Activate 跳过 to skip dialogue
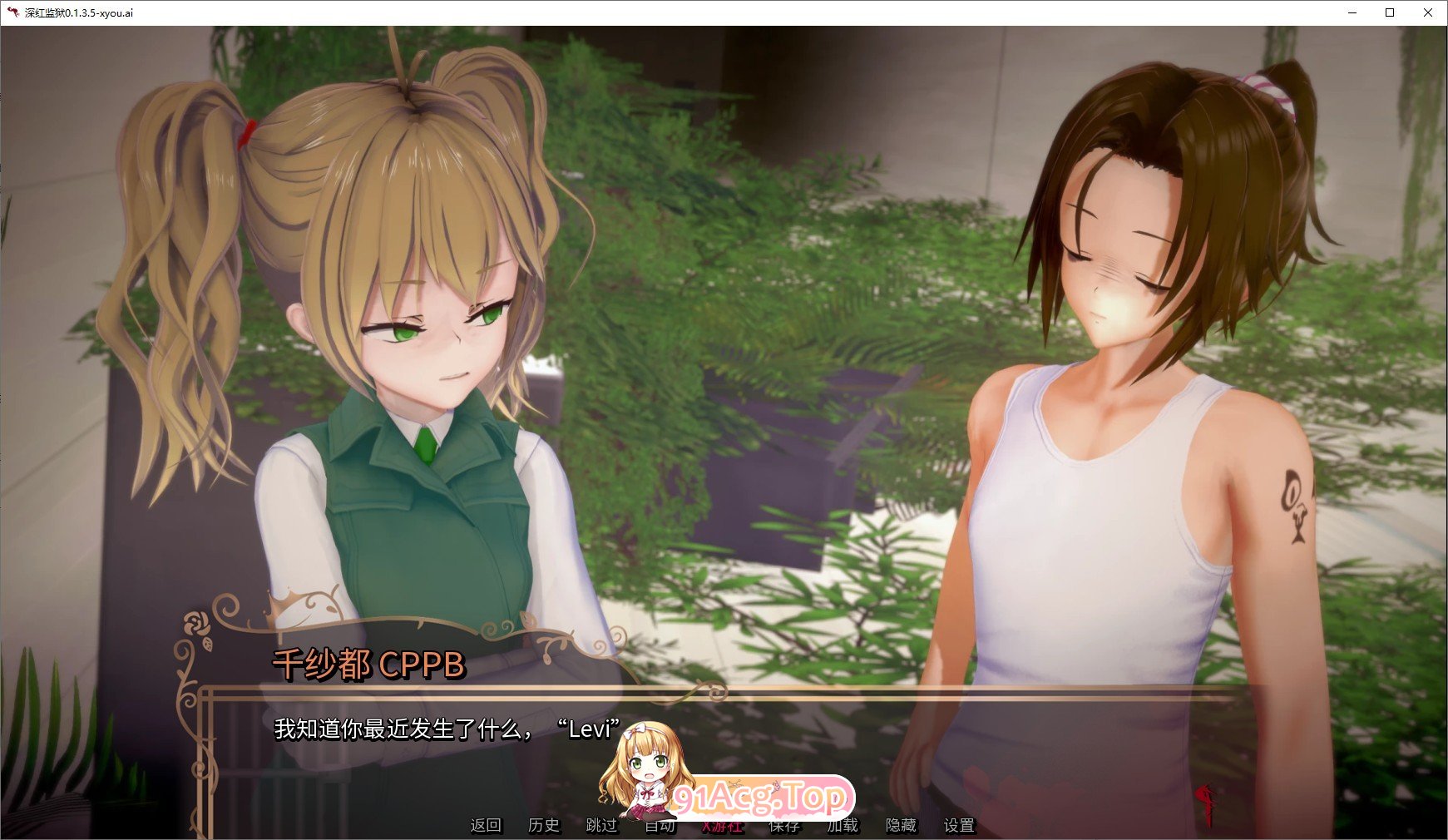 [x=602, y=825]
